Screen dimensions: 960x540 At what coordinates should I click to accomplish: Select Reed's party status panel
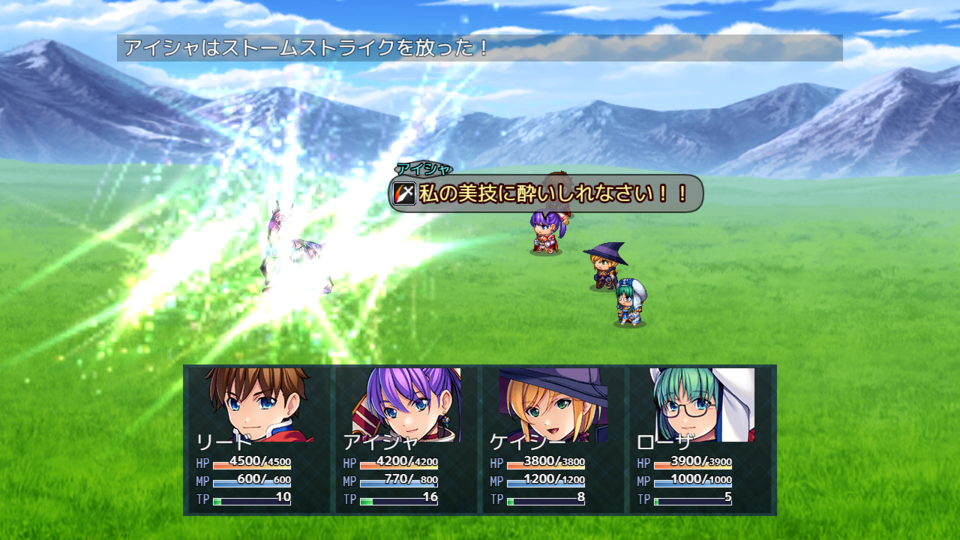tap(259, 440)
